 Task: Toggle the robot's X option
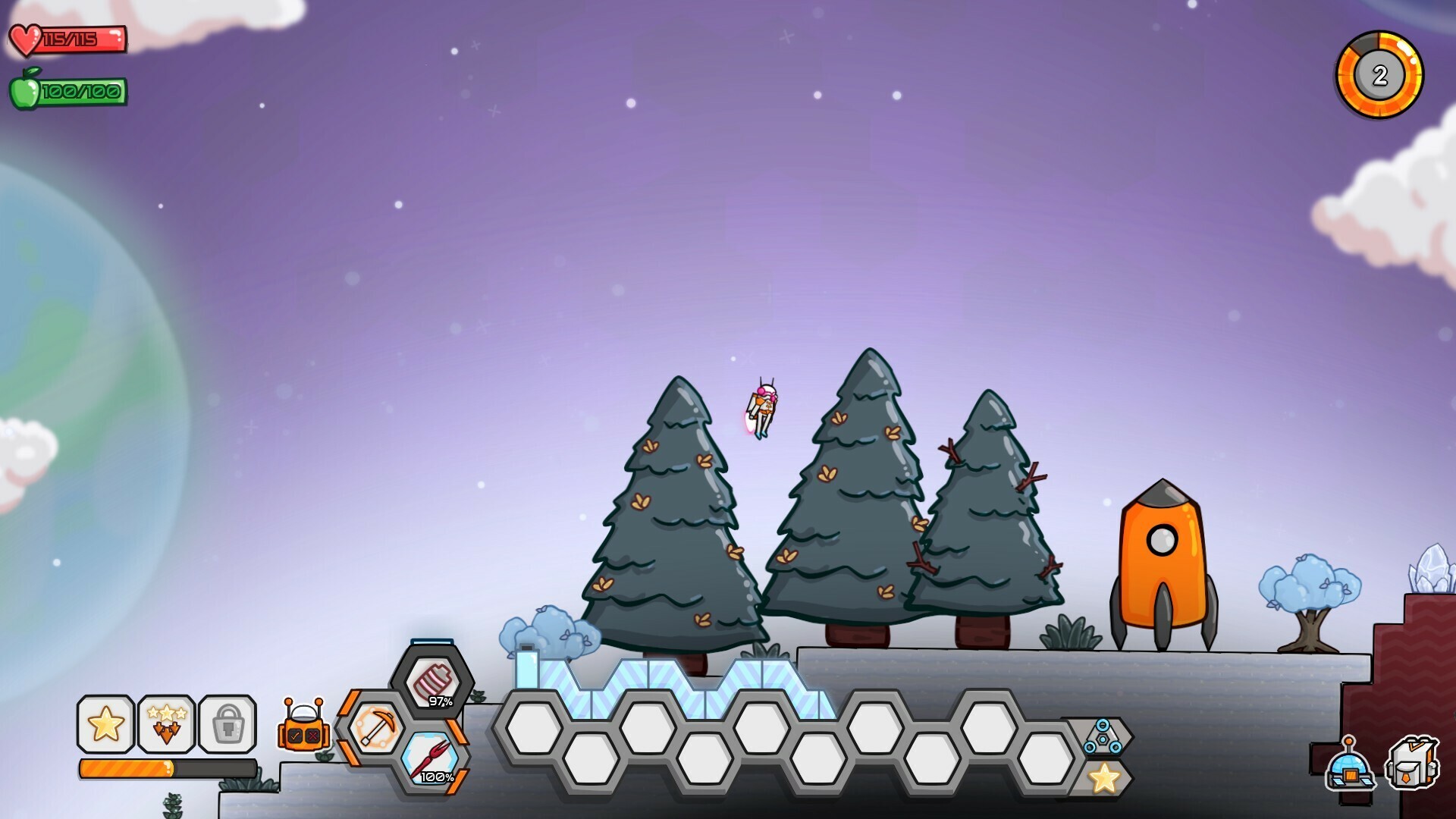(x=312, y=736)
